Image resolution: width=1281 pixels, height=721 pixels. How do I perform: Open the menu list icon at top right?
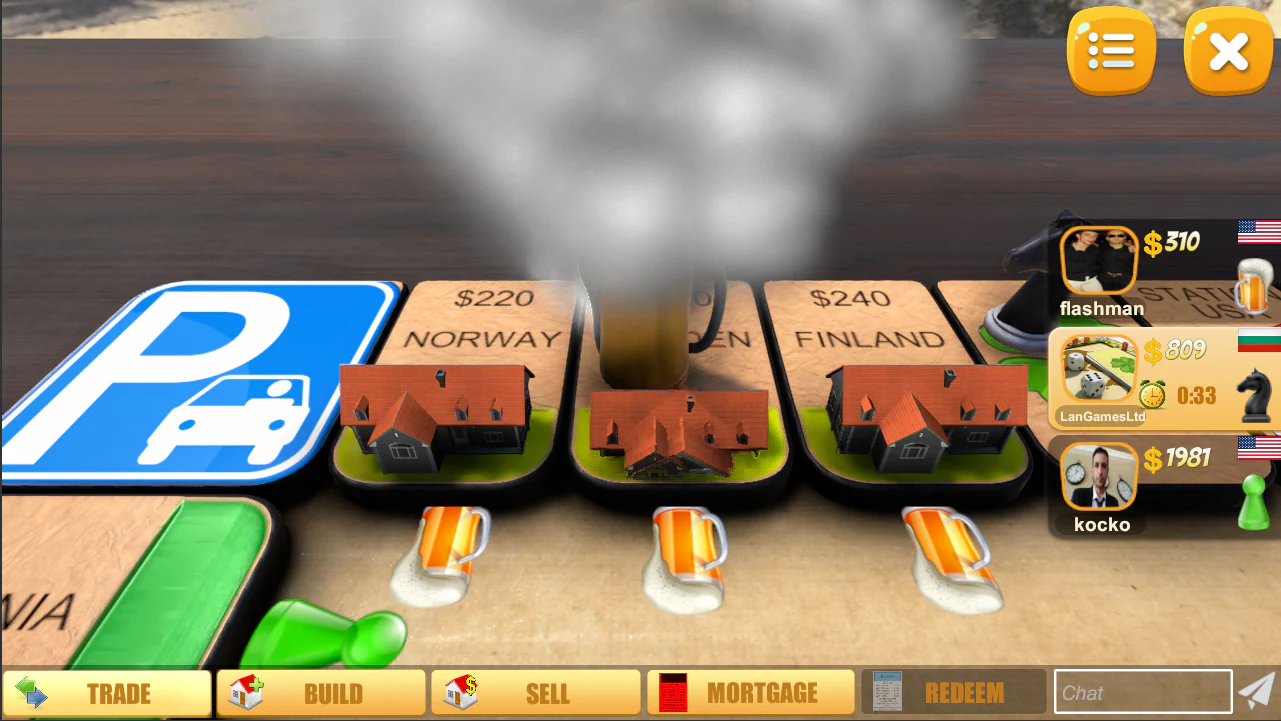click(1110, 51)
